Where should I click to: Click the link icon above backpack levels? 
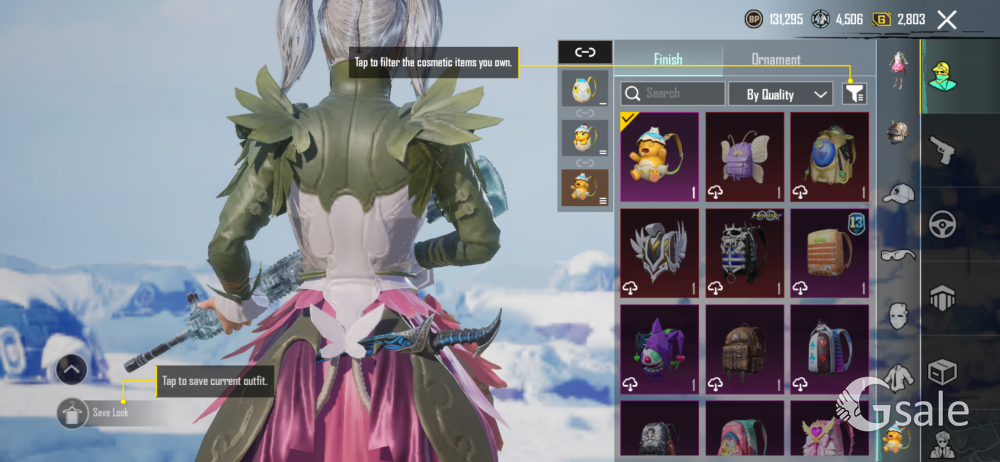[585, 52]
